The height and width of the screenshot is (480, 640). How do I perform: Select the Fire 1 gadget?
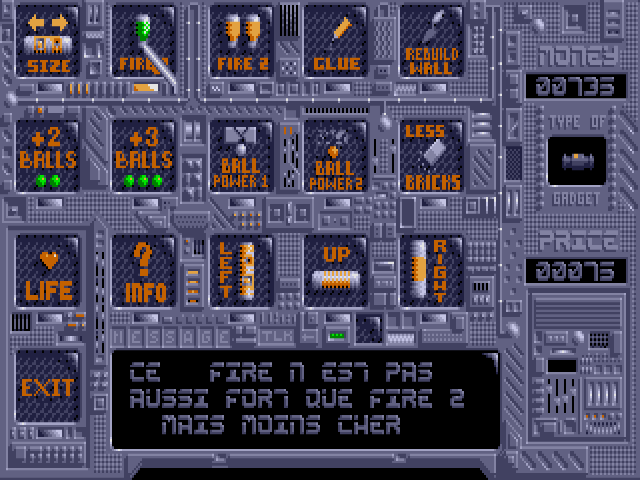[144, 42]
